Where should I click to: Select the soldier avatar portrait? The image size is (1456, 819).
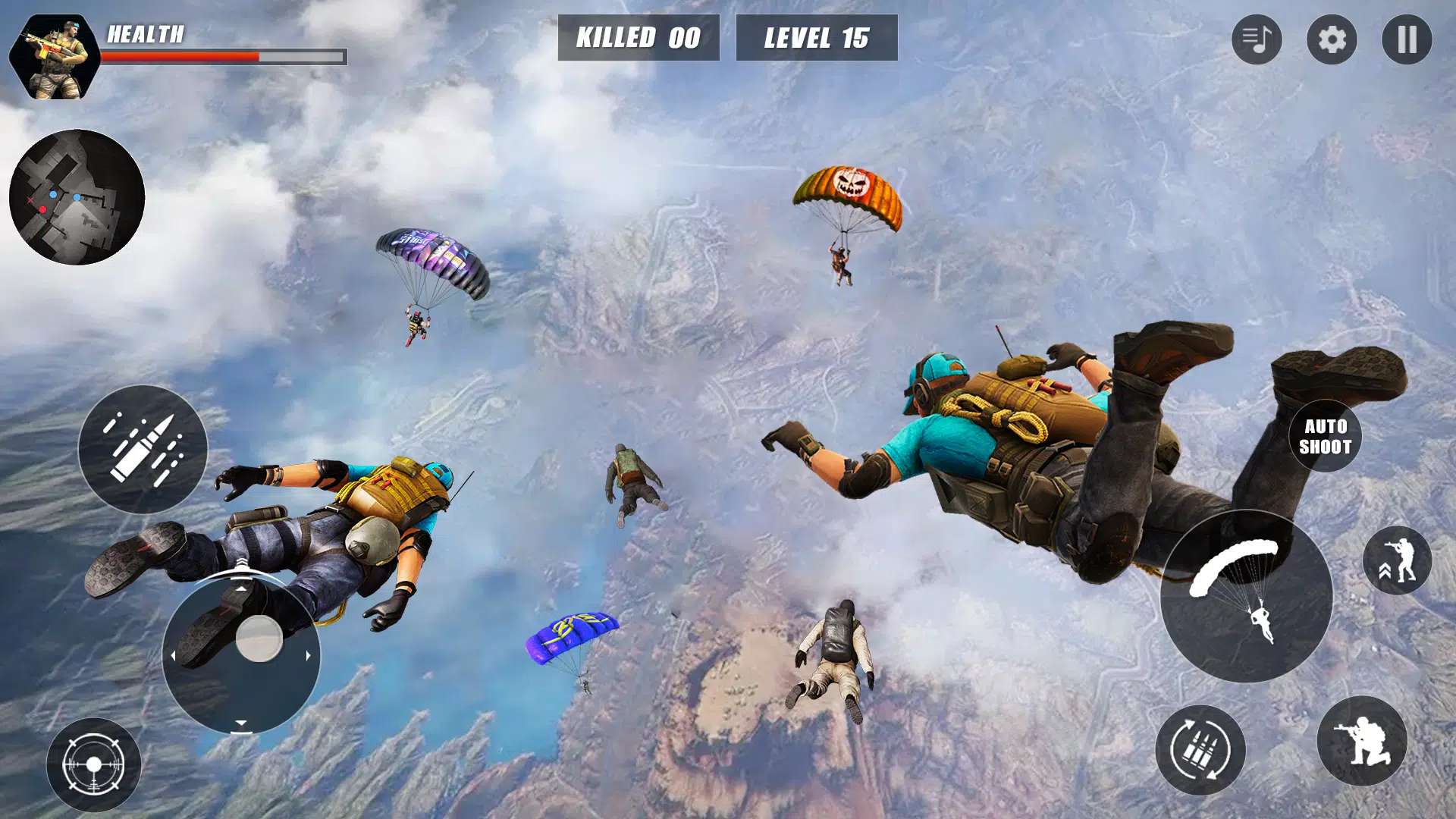[55, 57]
